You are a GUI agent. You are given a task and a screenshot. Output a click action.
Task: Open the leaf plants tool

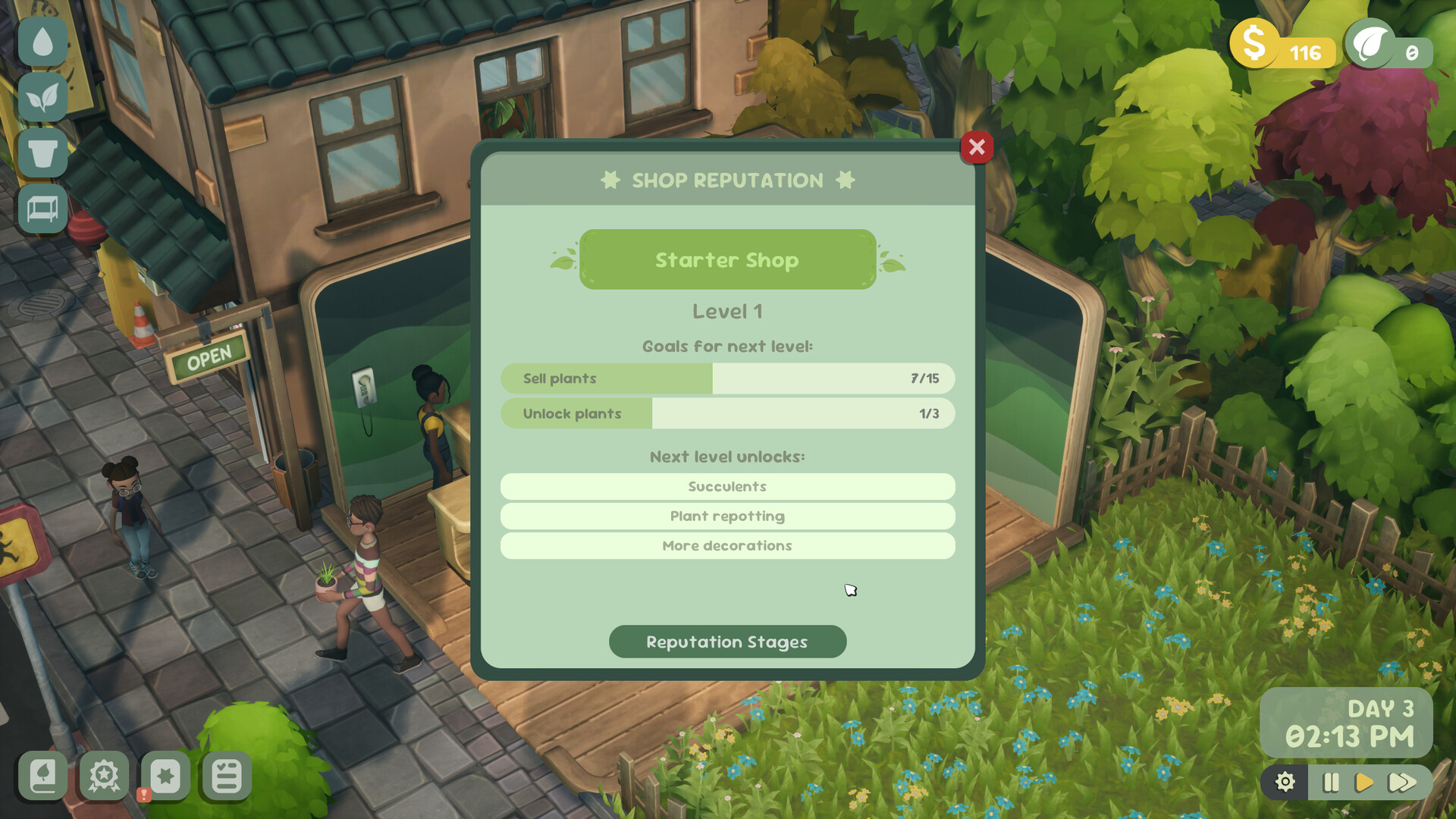click(43, 98)
